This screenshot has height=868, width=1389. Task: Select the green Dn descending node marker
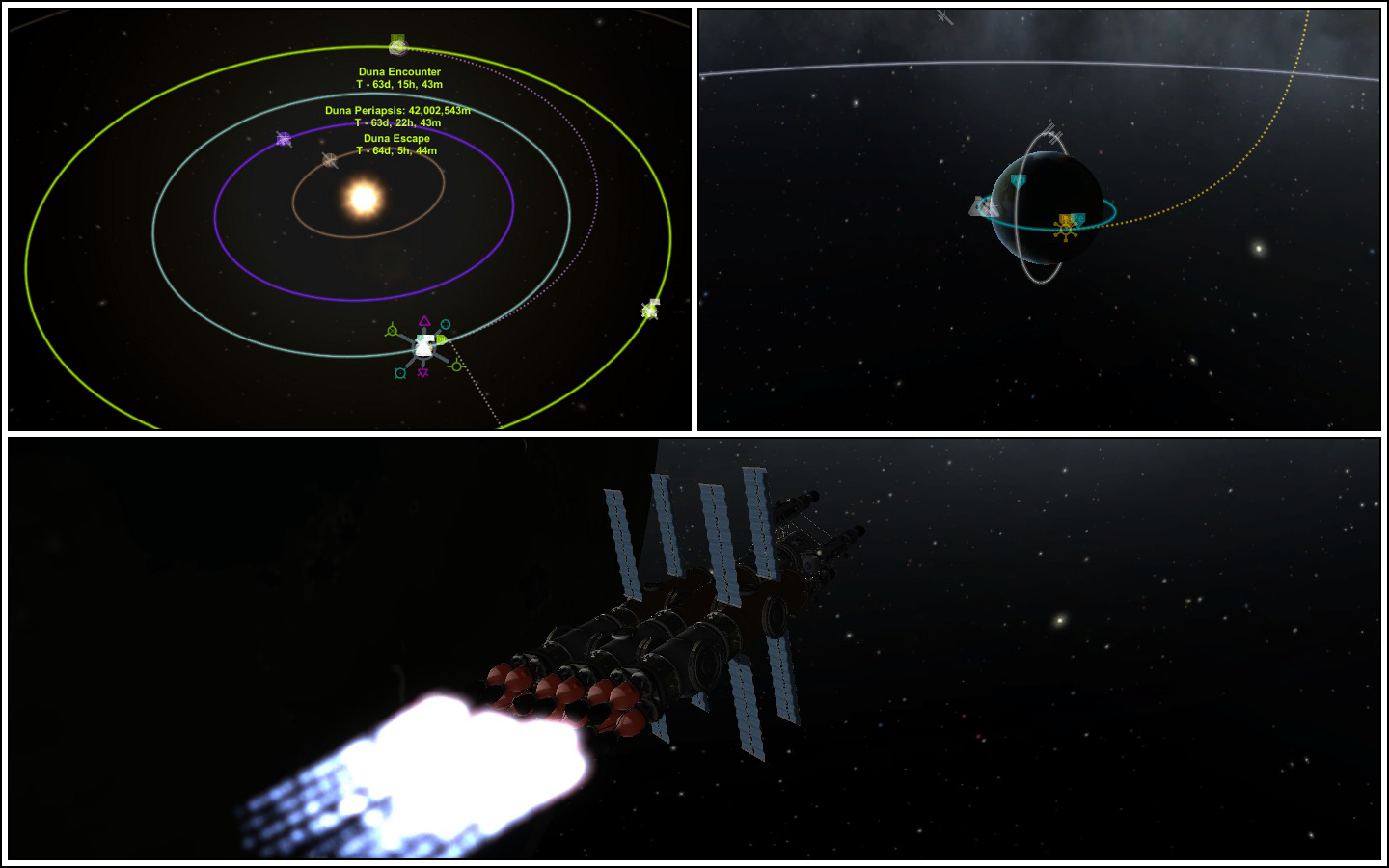point(442,339)
